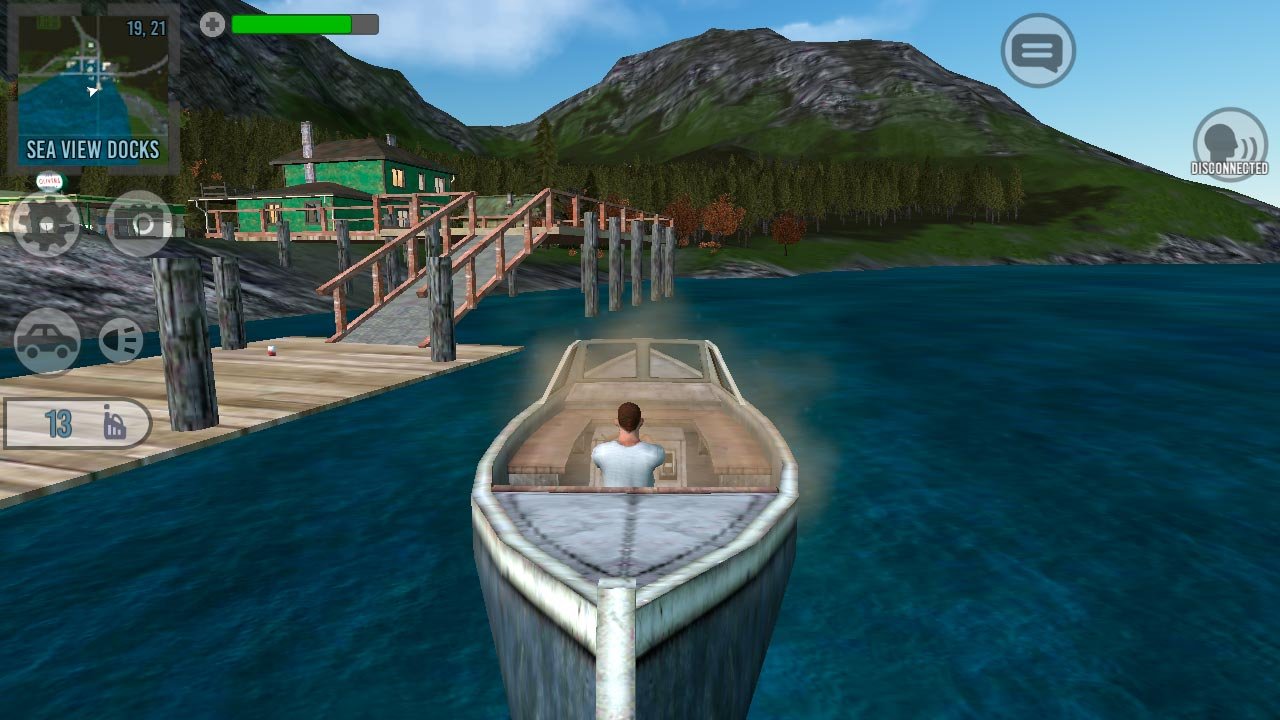Viewport: 1280px width, 720px height.
Task: Tap the camera view button
Action: (139, 224)
